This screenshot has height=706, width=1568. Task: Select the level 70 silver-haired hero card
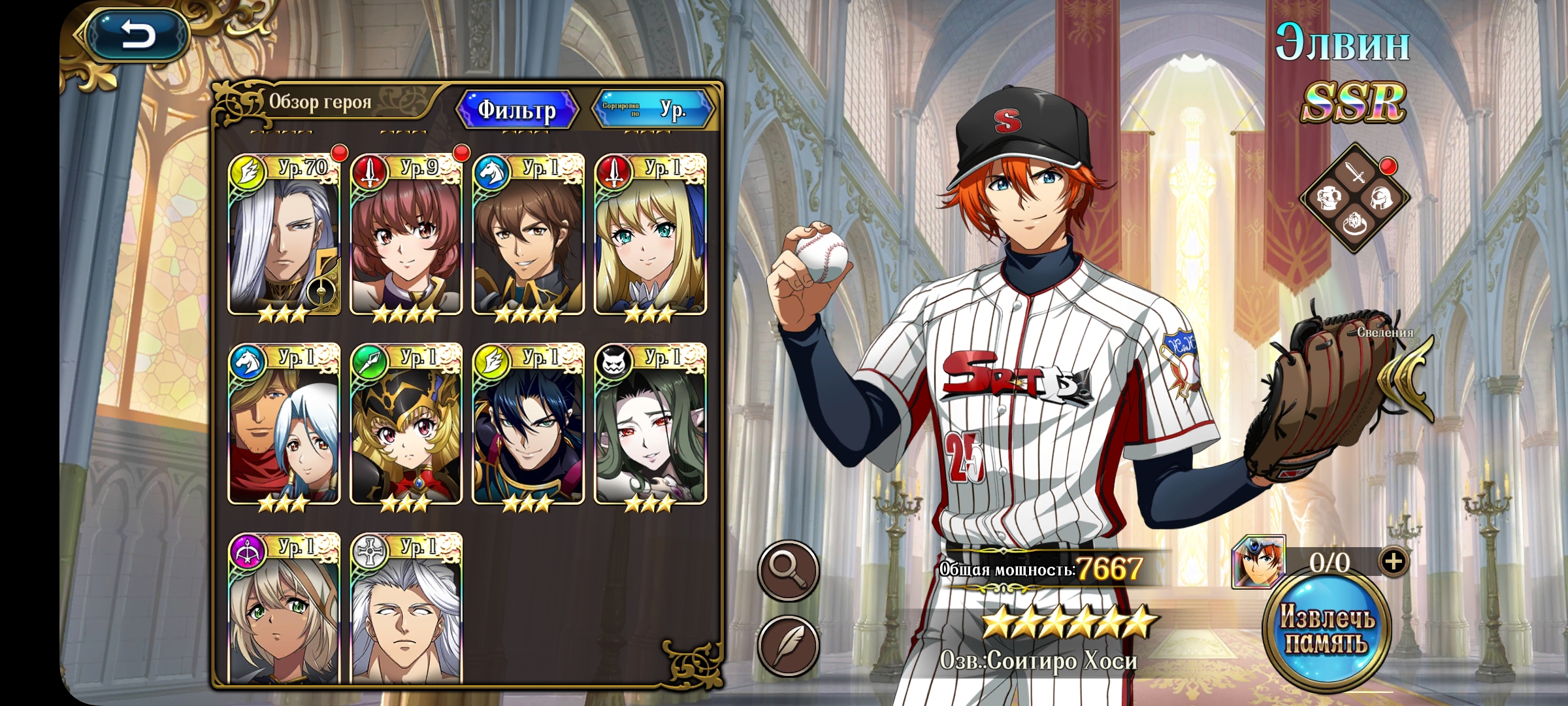[284, 235]
